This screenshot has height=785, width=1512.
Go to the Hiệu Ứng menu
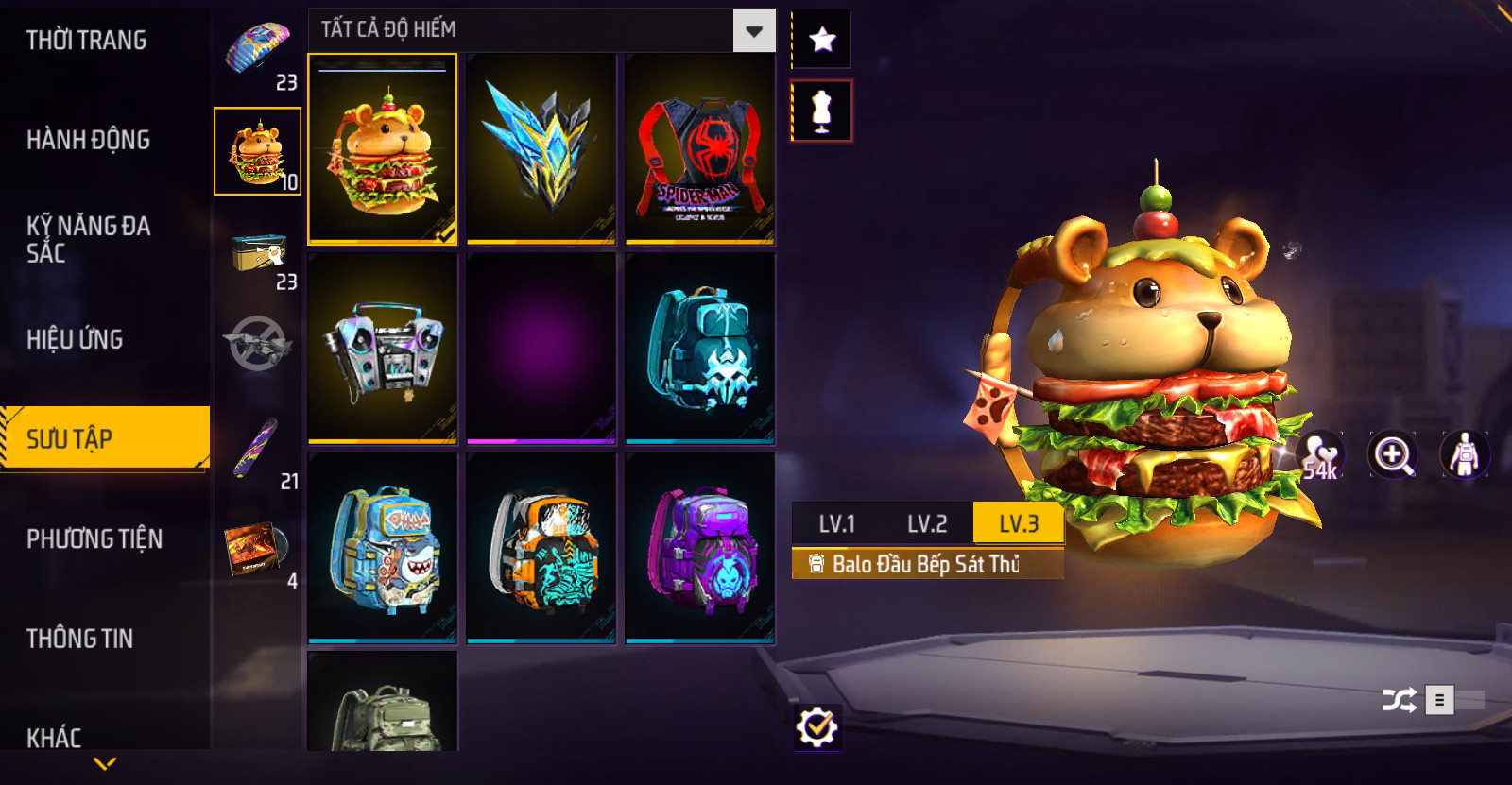[x=76, y=339]
